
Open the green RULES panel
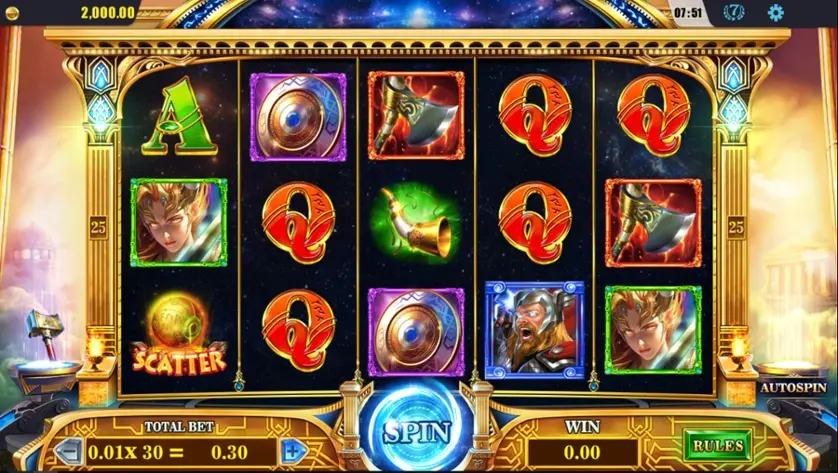coord(717,445)
